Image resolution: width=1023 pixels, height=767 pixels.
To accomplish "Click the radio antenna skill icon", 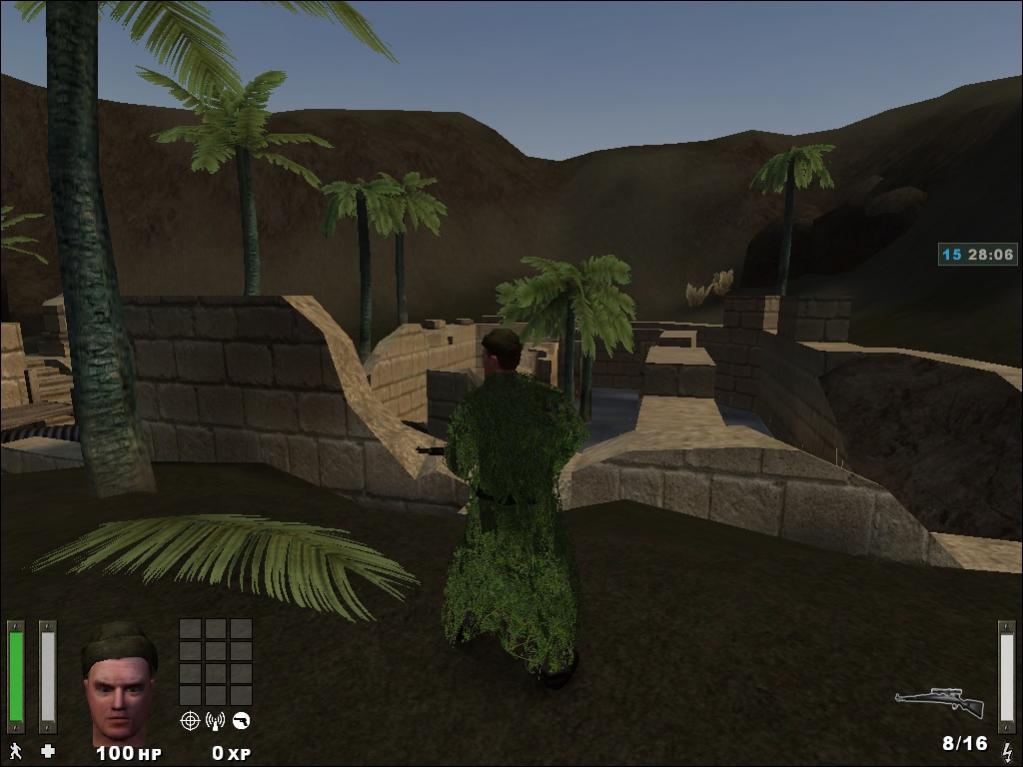I will click(x=215, y=720).
